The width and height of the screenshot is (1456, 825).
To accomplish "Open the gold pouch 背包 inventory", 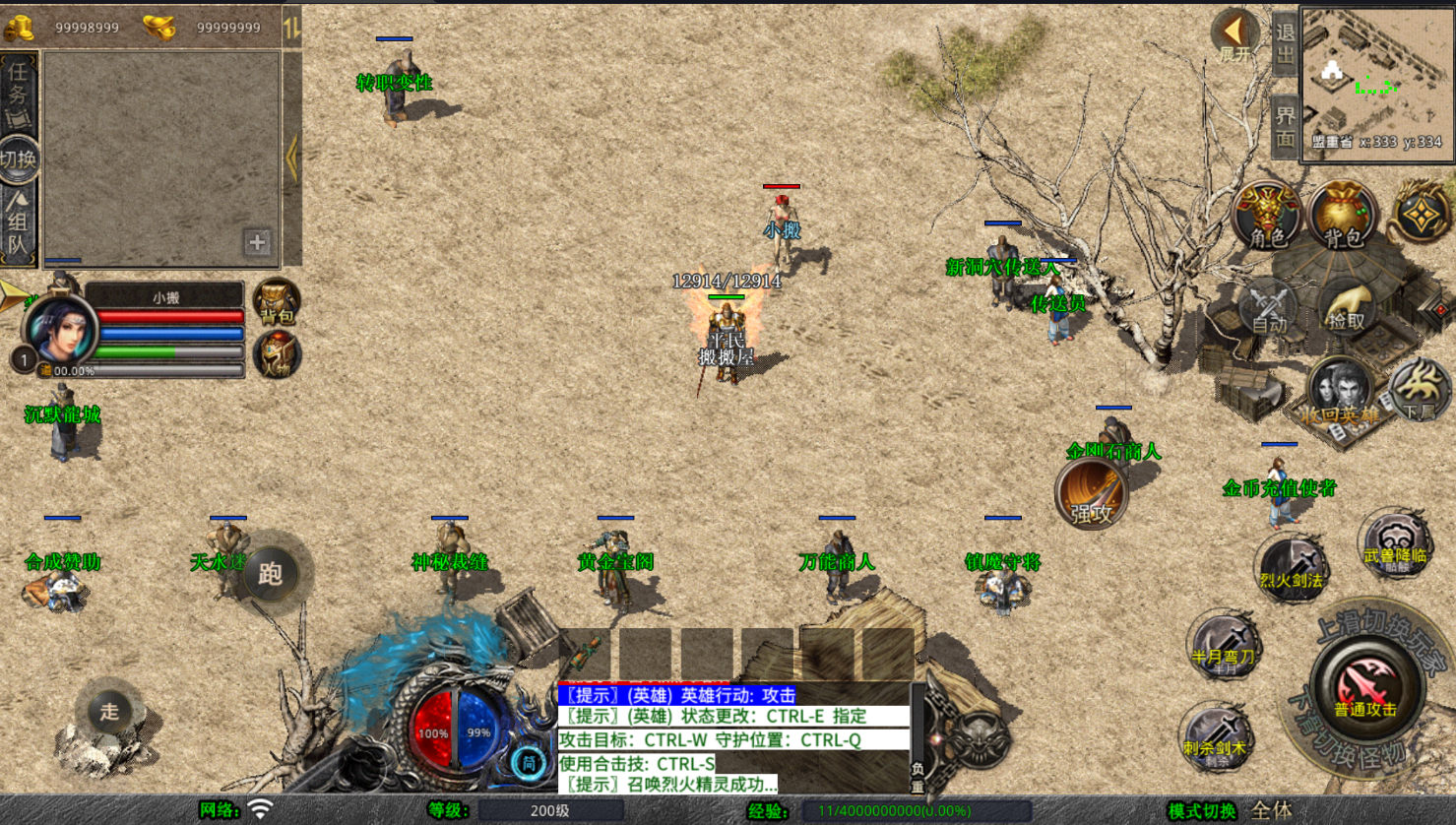I will point(1343,216).
